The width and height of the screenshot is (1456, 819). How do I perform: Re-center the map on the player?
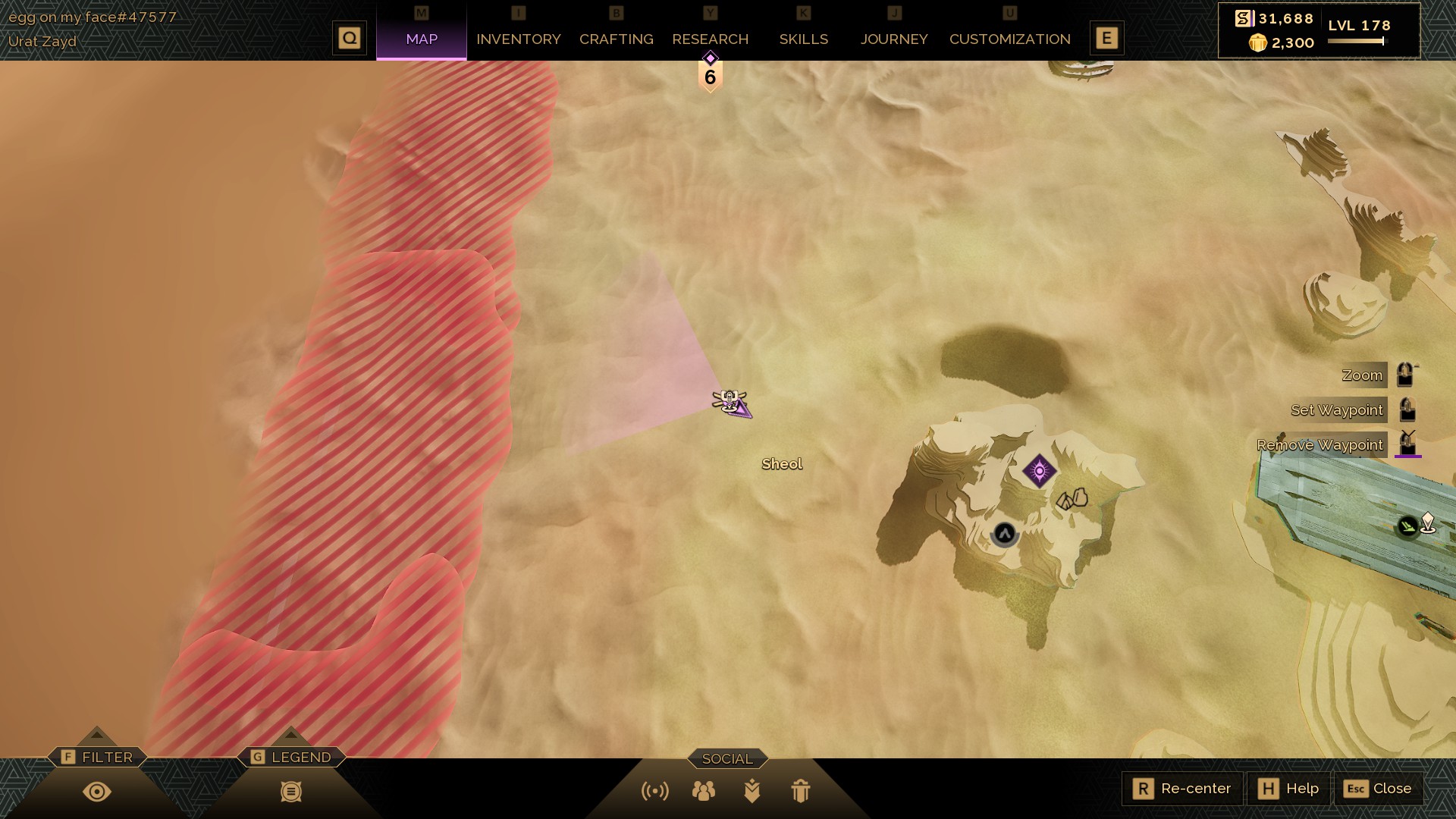1182,789
